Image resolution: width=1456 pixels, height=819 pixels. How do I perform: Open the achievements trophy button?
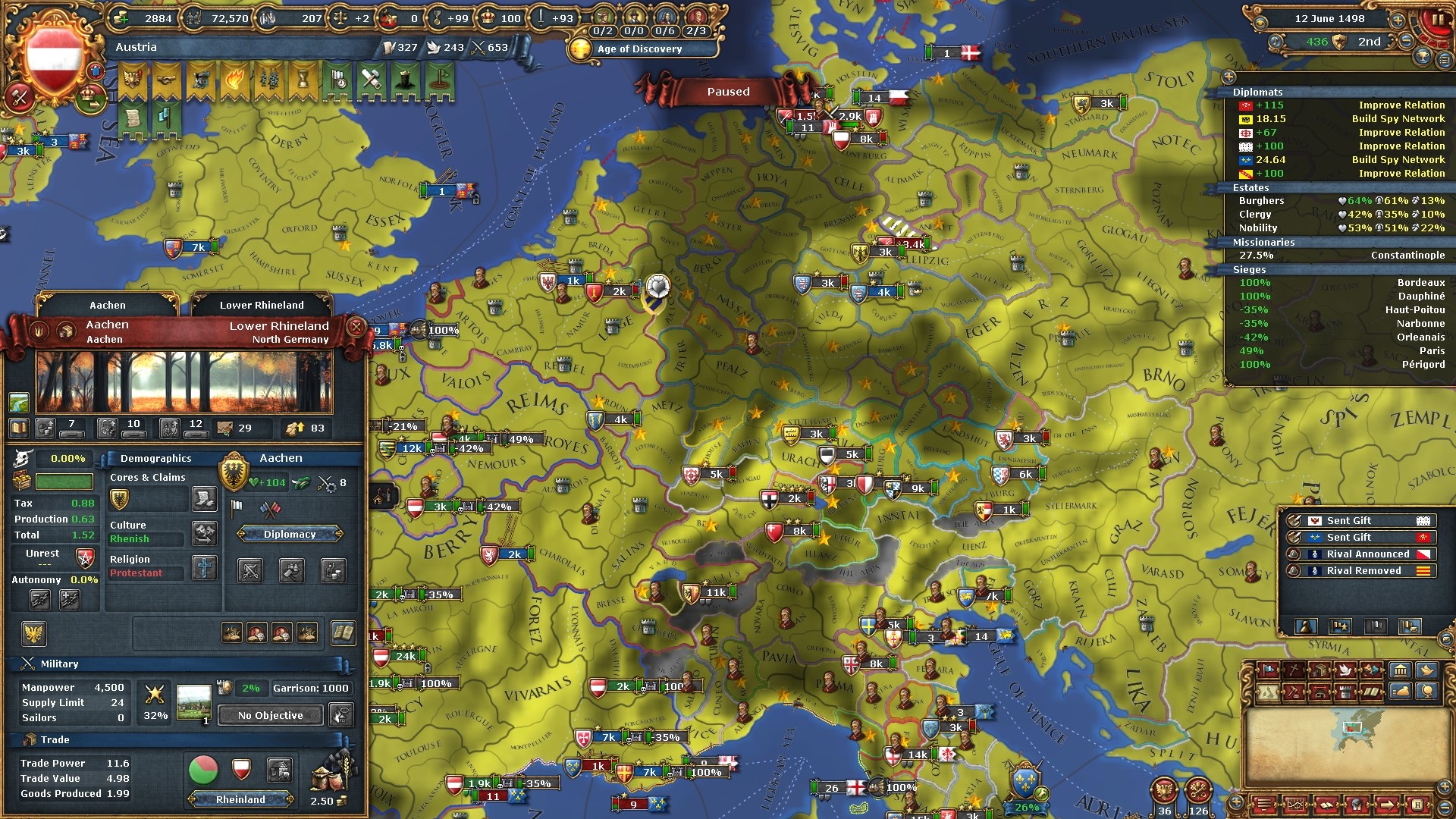(1423, 58)
